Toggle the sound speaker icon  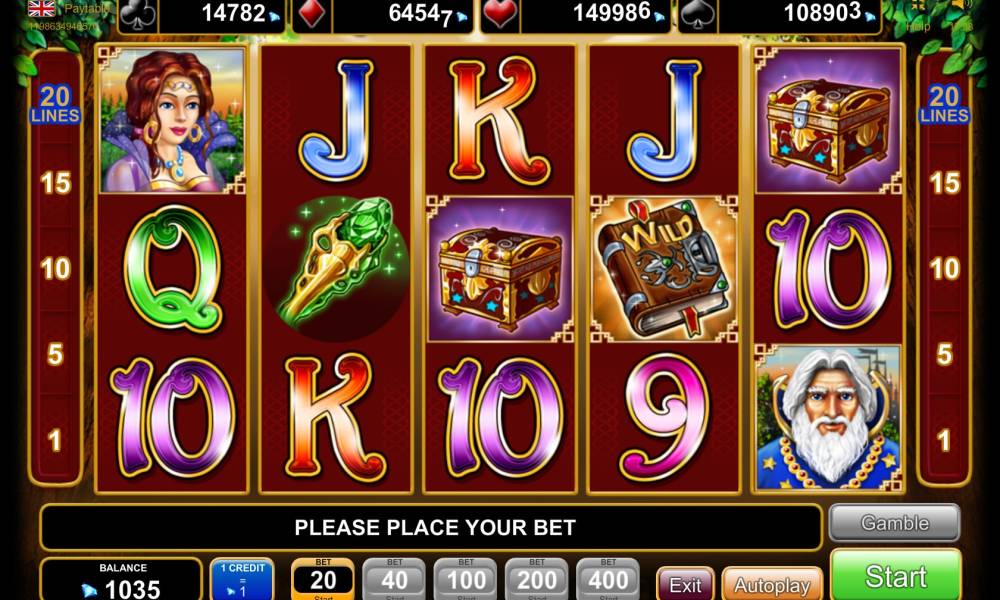962,6
